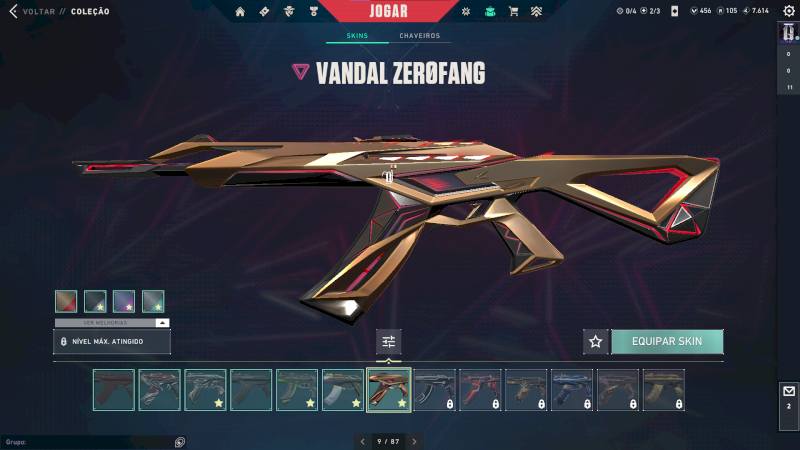Go to the previous skin page arrow
The image size is (800, 450).
[x=362, y=441]
